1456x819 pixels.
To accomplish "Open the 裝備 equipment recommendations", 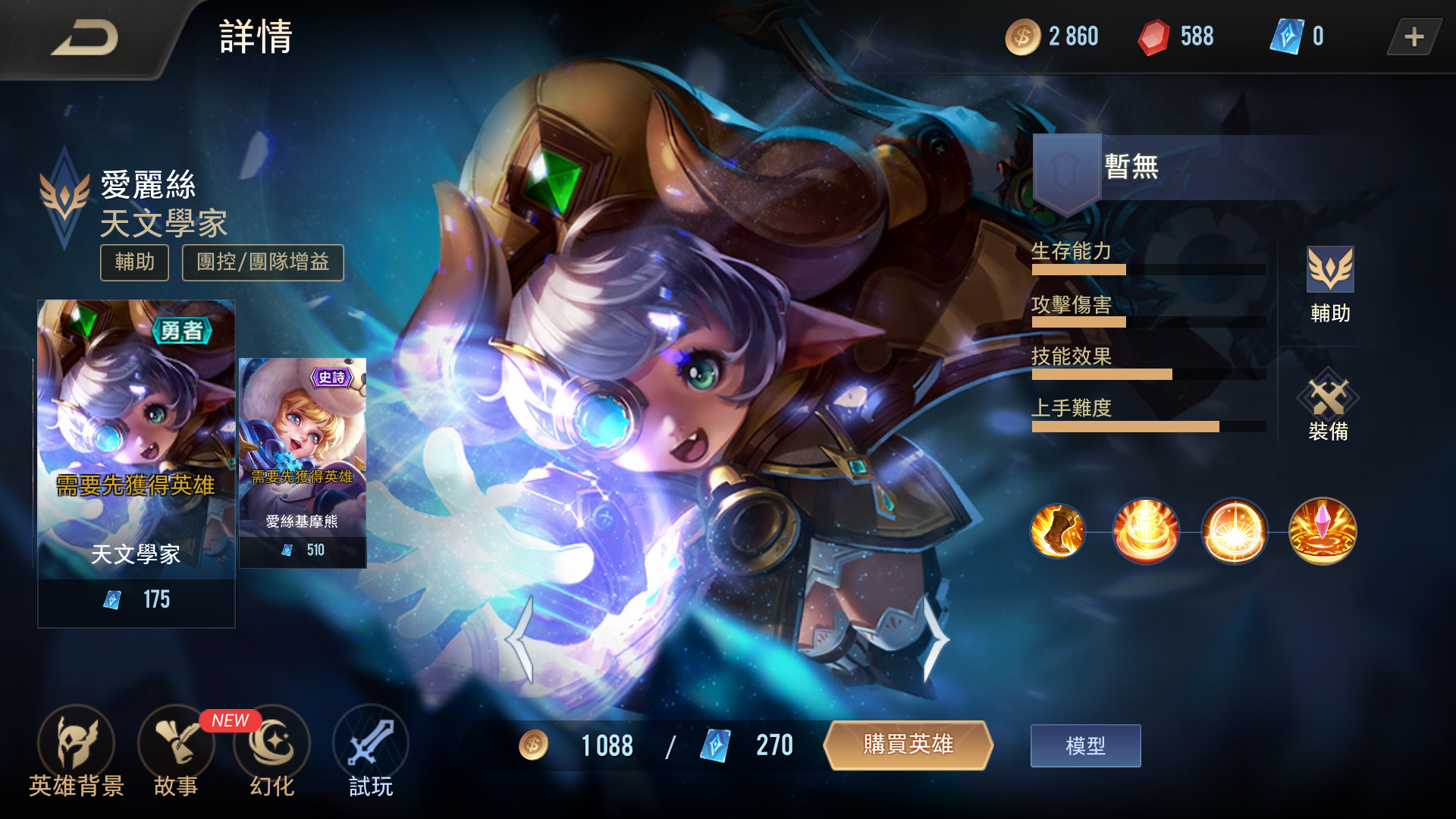I will click(1328, 406).
